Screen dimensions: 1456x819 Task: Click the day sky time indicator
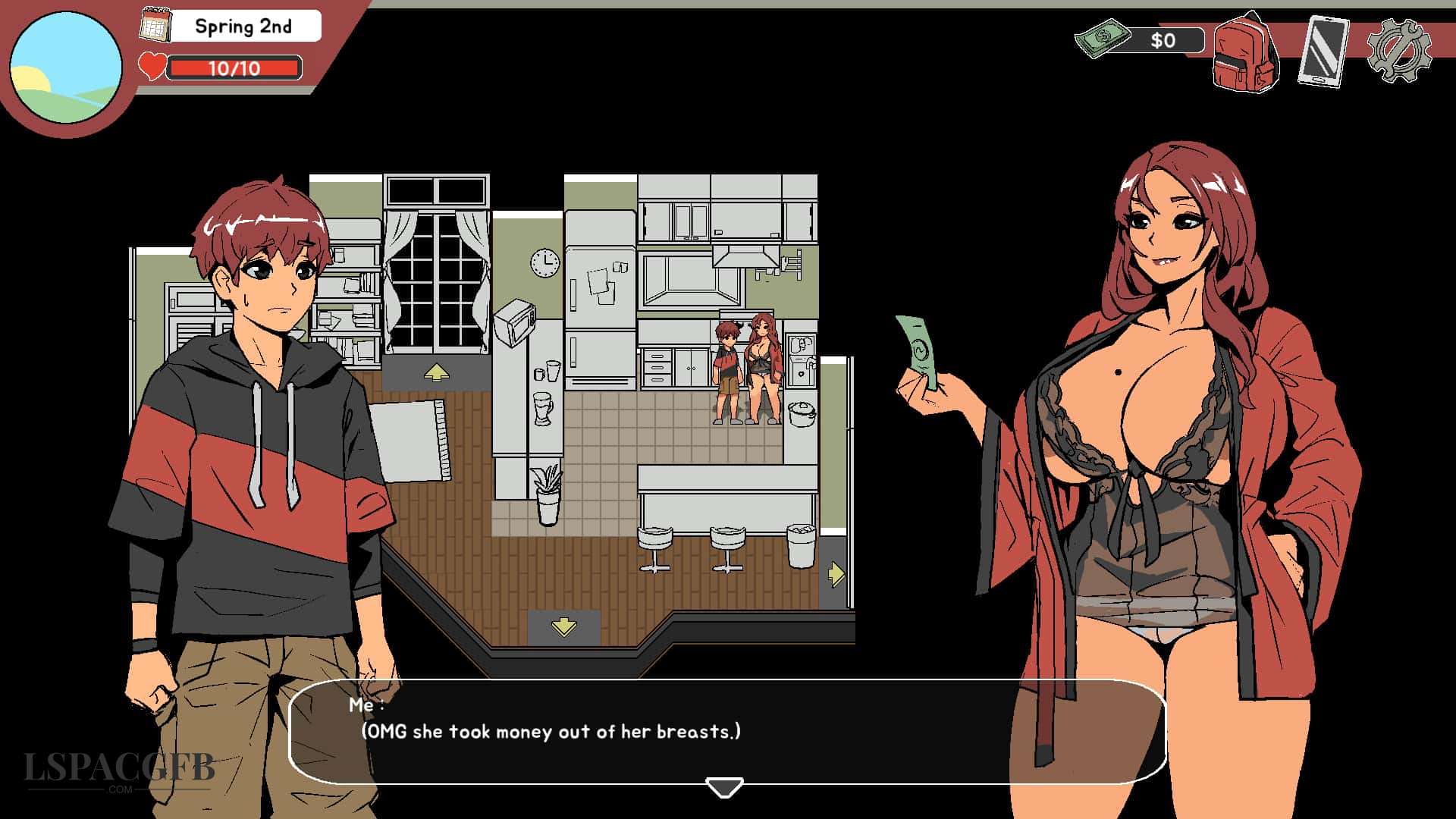click(x=66, y=67)
